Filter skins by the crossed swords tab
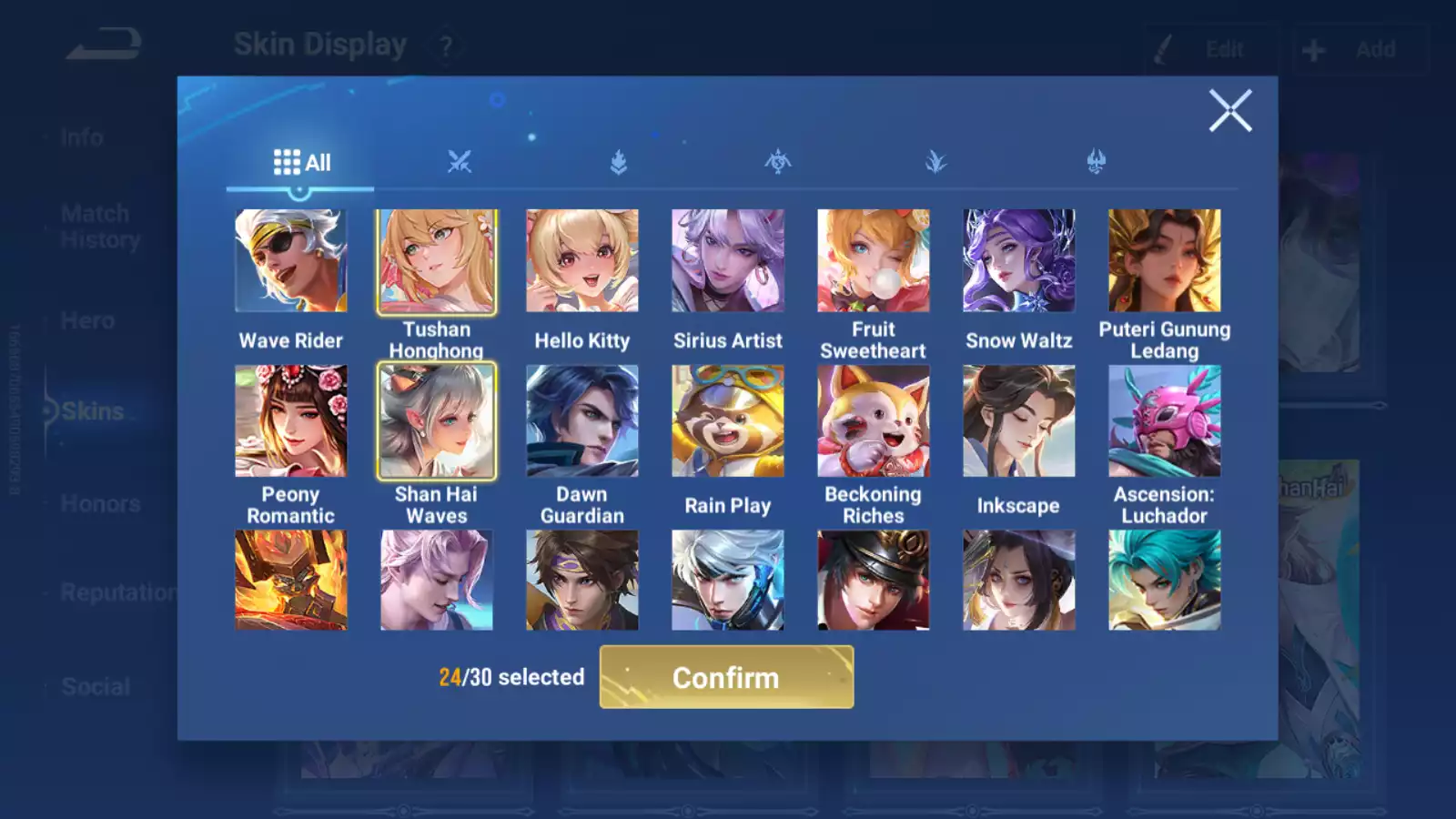This screenshot has height=819, width=1456. (460, 162)
